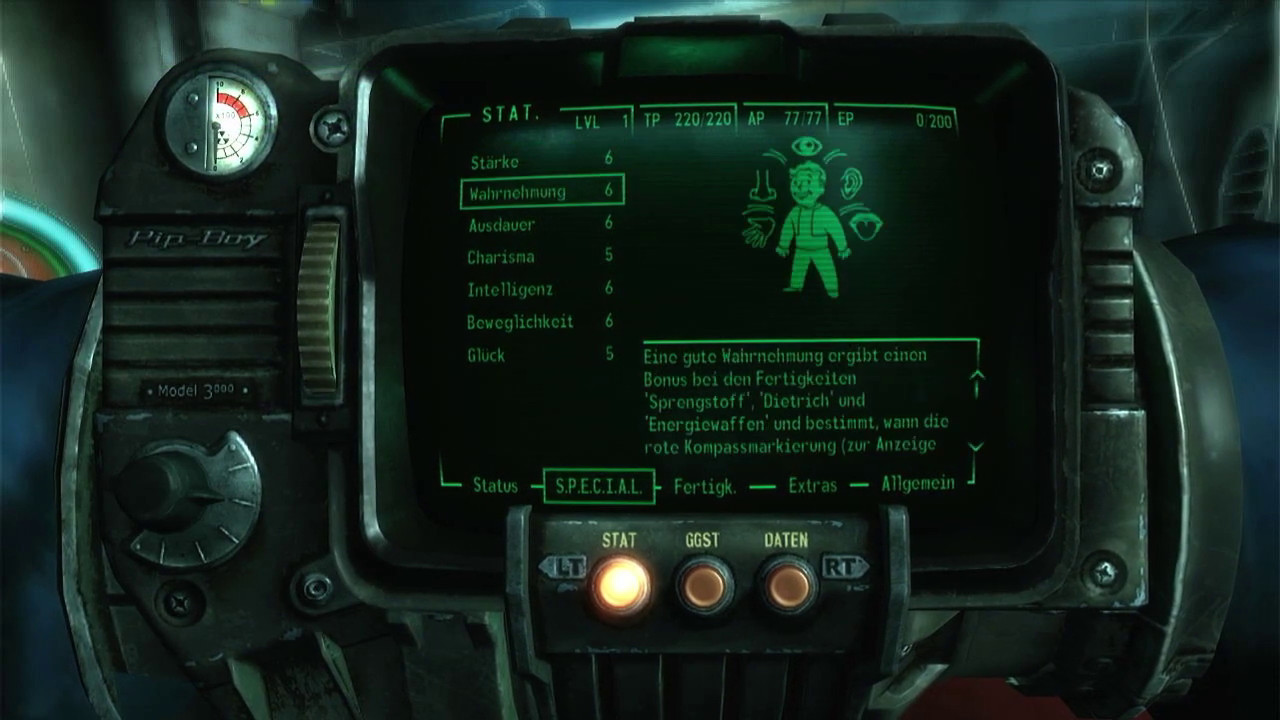Switch to the Fertigk. tab
Screen dimensions: 1280x720
click(705, 487)
